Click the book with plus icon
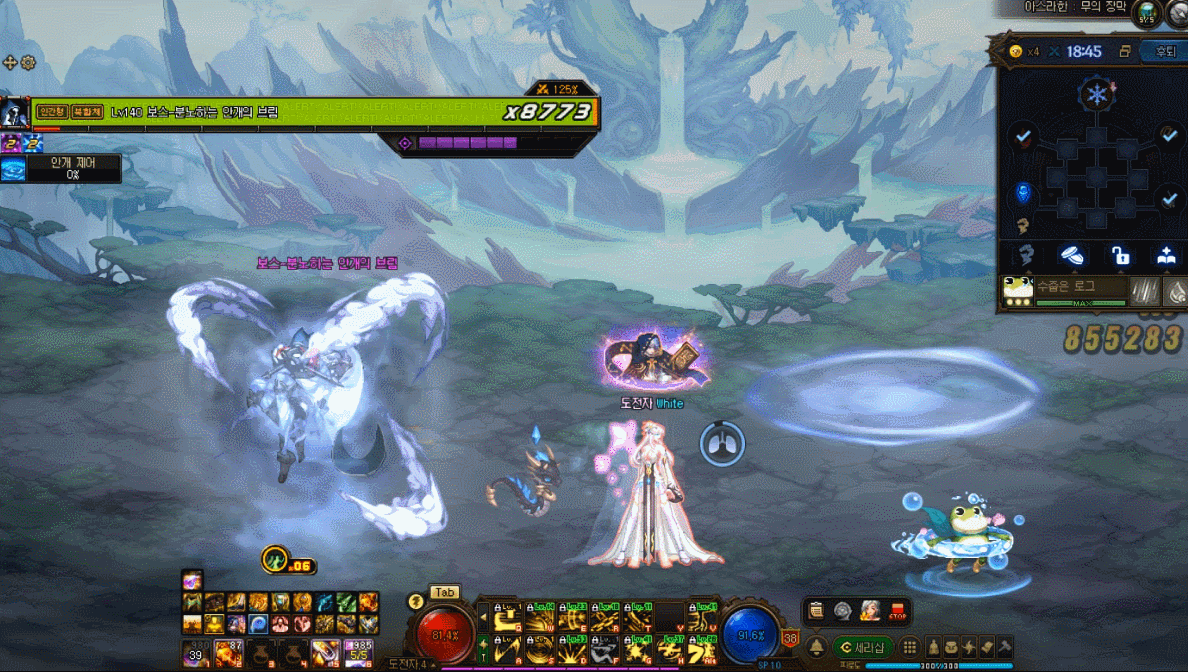Screen dimensions: 1188x672 click(x=1166, y=255)
